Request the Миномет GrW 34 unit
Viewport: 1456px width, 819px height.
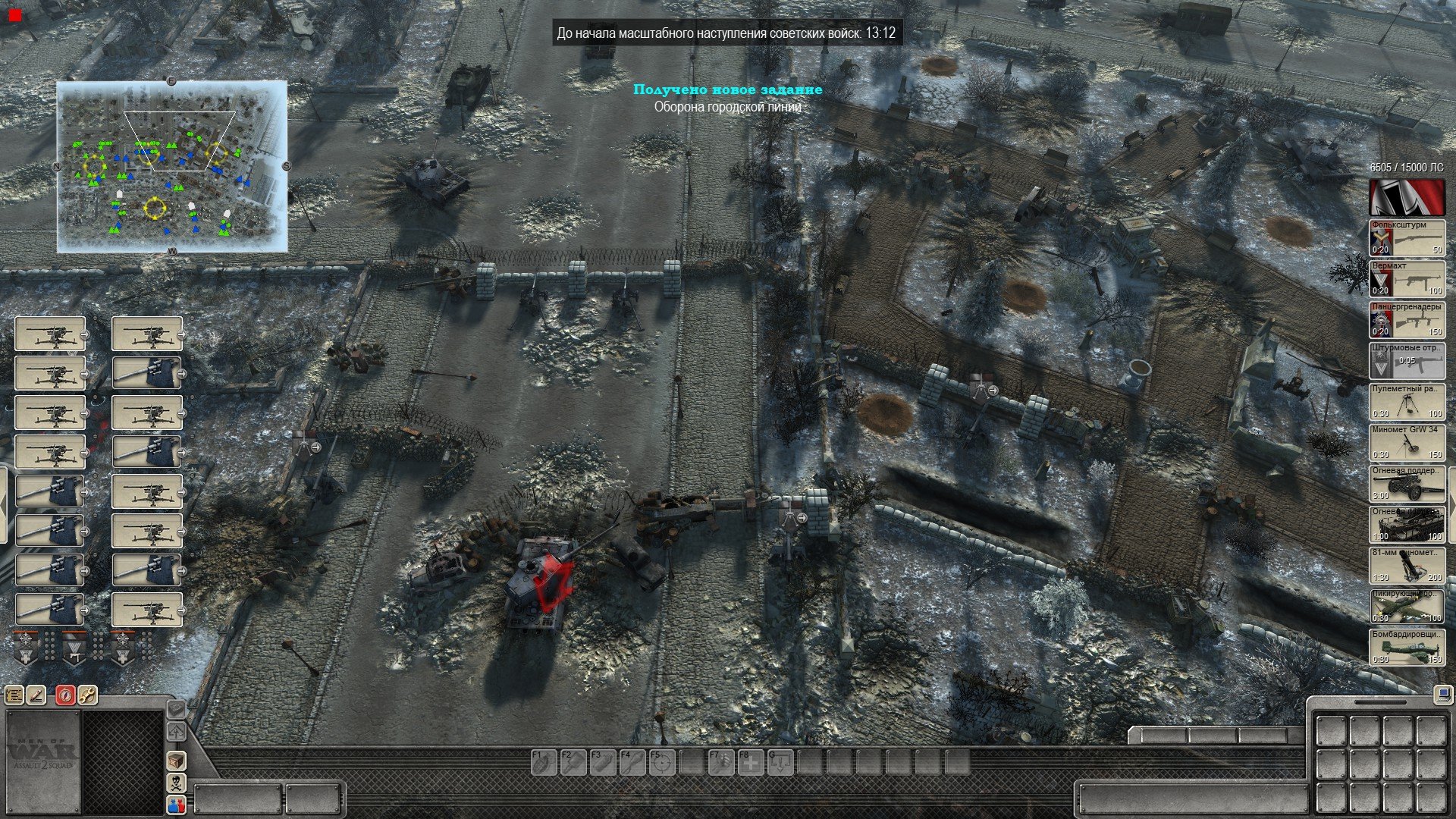coord(1407,443)
